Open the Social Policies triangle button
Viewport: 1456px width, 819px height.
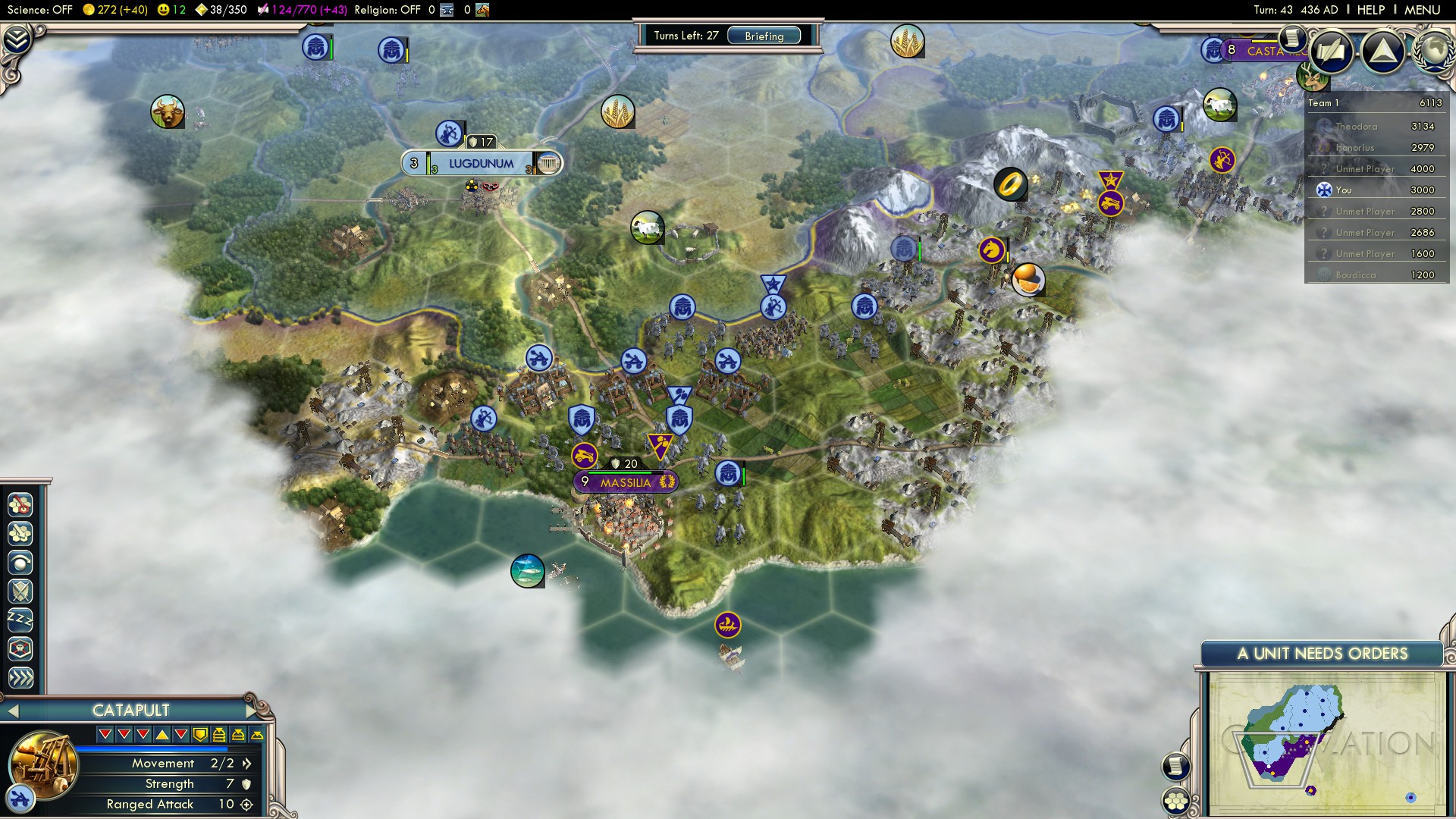1382,51
